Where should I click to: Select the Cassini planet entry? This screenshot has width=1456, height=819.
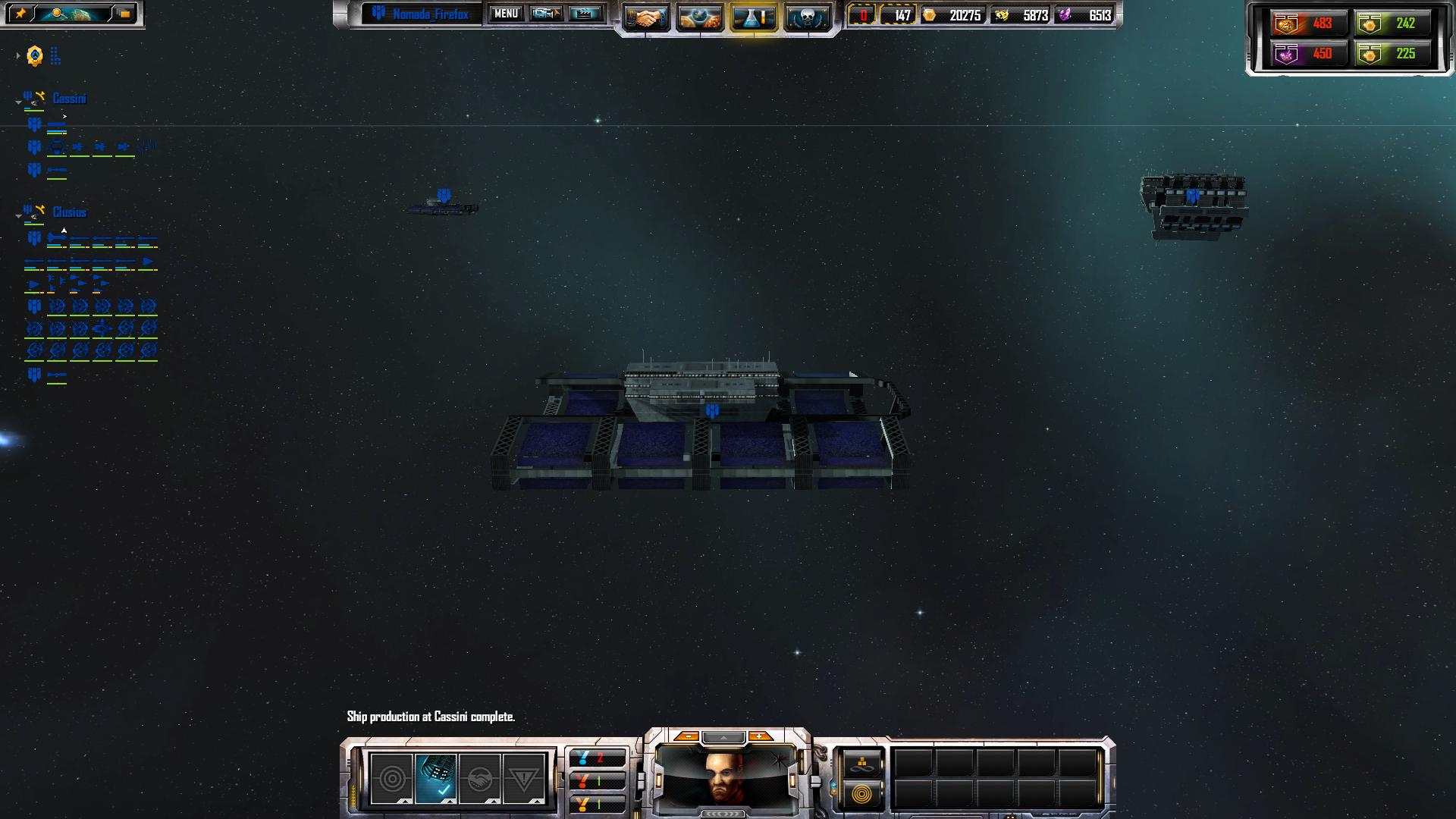[69, 99]
